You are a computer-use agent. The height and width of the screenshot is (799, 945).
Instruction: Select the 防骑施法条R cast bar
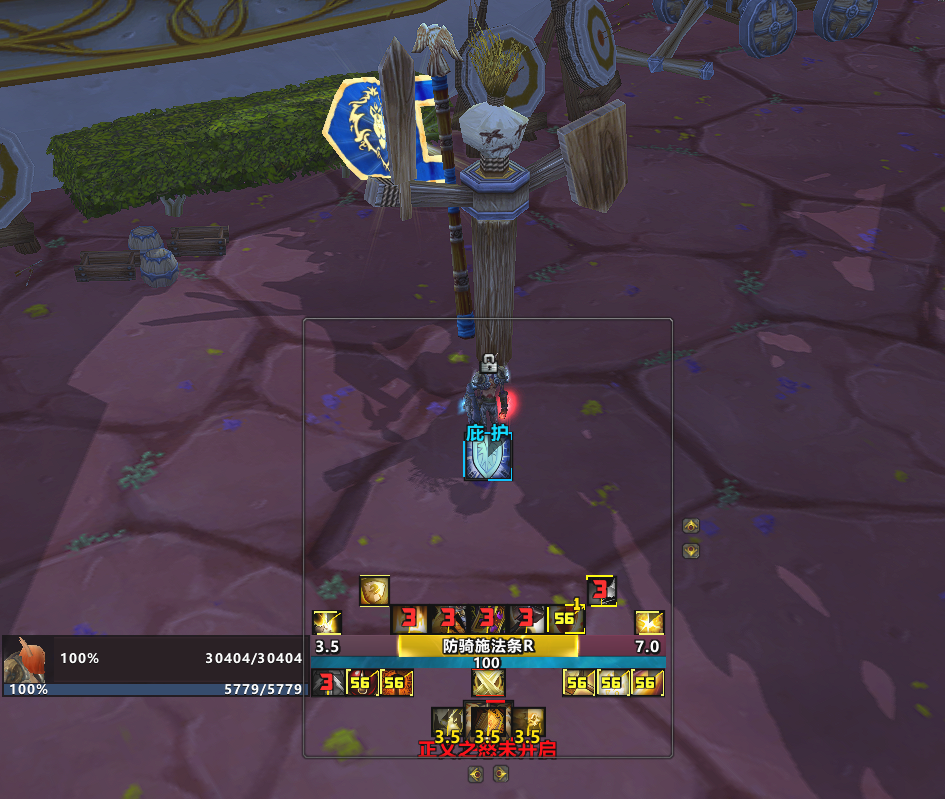(488, 646)
